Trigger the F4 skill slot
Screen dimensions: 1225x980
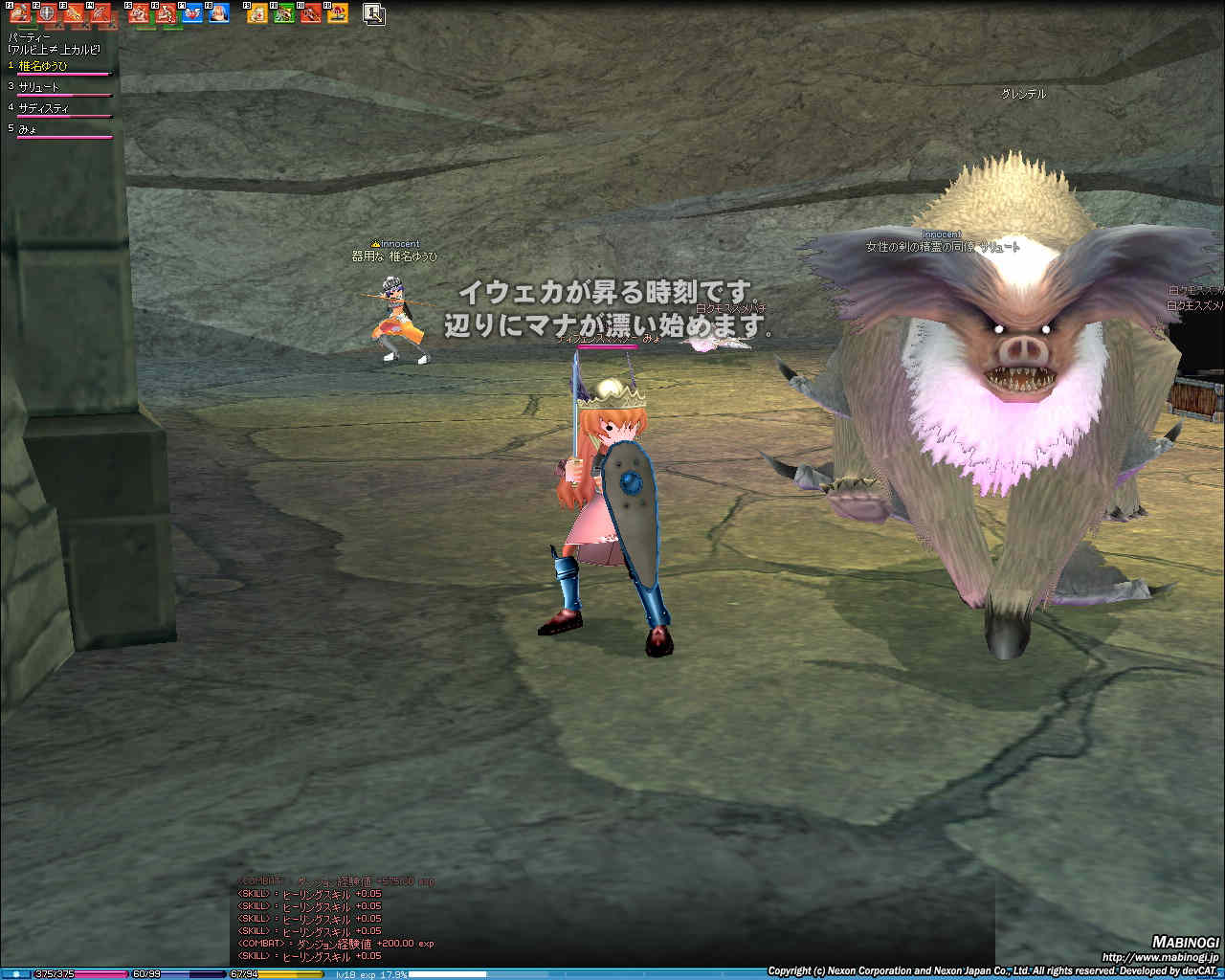tap(100, 13)
